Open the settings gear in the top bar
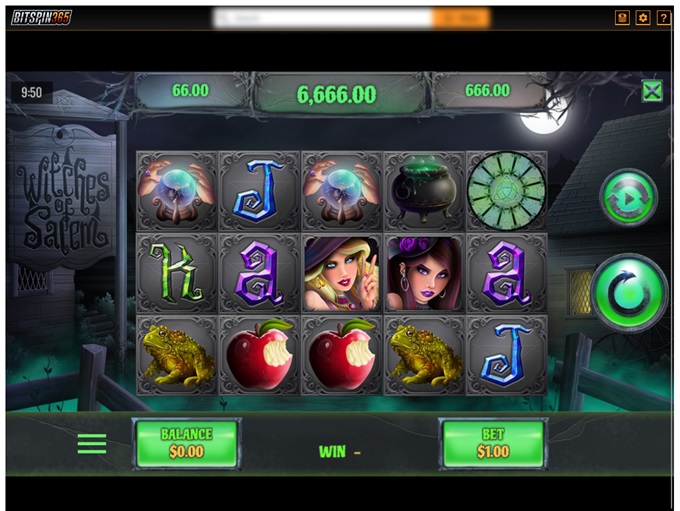Image resolution: width=680 pixels, height=511 pixels. pyautogui.click(x=643, y=18)
